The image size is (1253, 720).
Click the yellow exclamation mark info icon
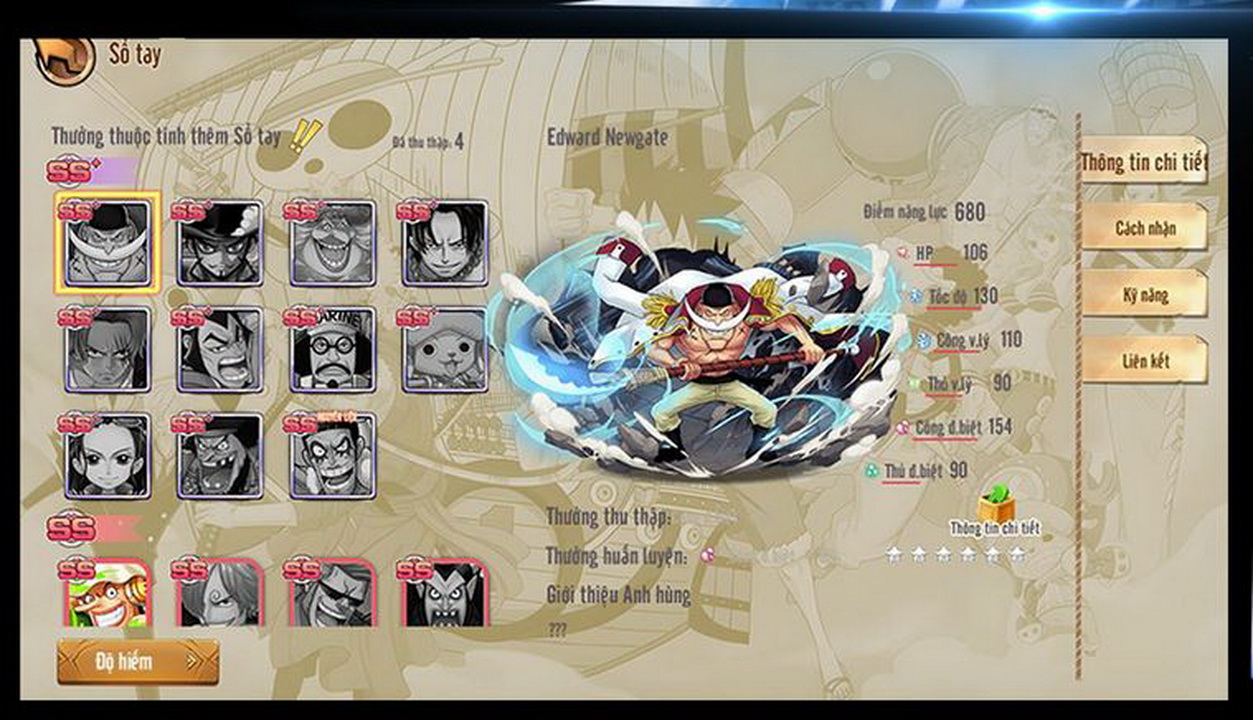pos(302,136)
